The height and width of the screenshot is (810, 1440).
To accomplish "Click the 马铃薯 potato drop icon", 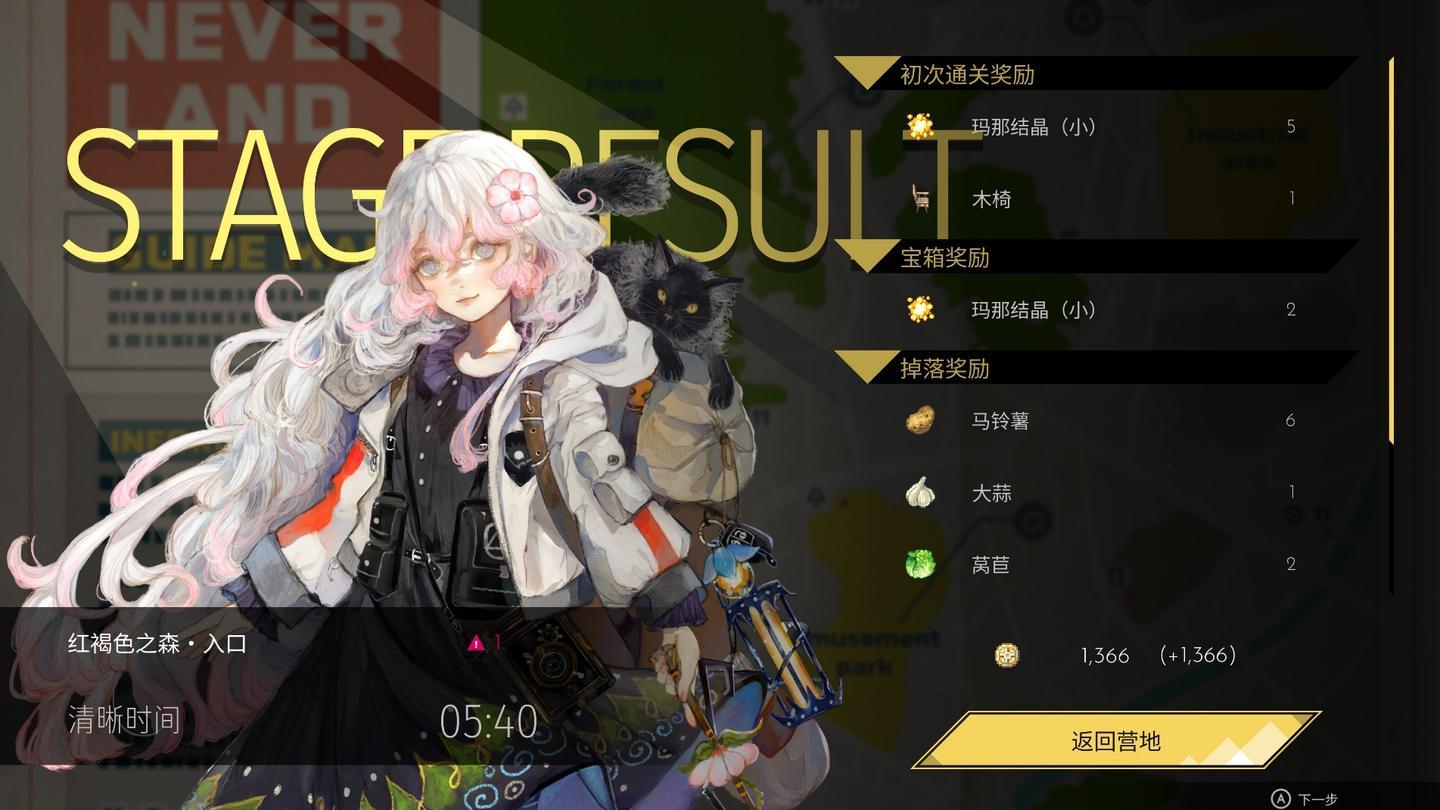I will point(918,421).
